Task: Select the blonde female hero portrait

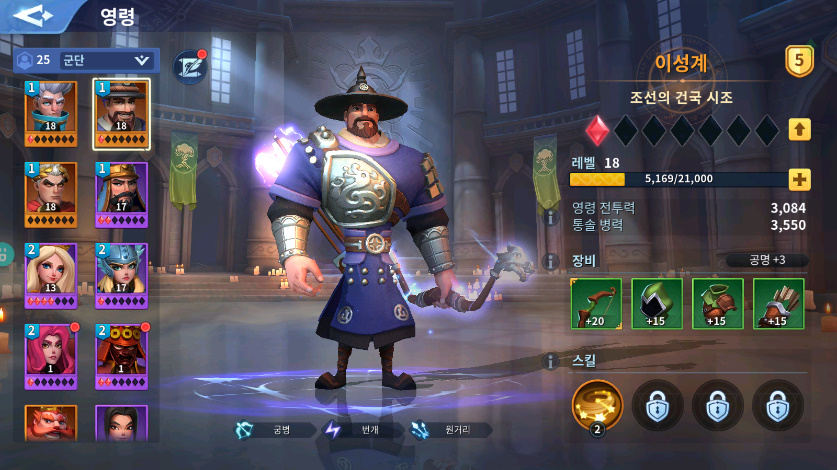Action: [x=51, y=275]
